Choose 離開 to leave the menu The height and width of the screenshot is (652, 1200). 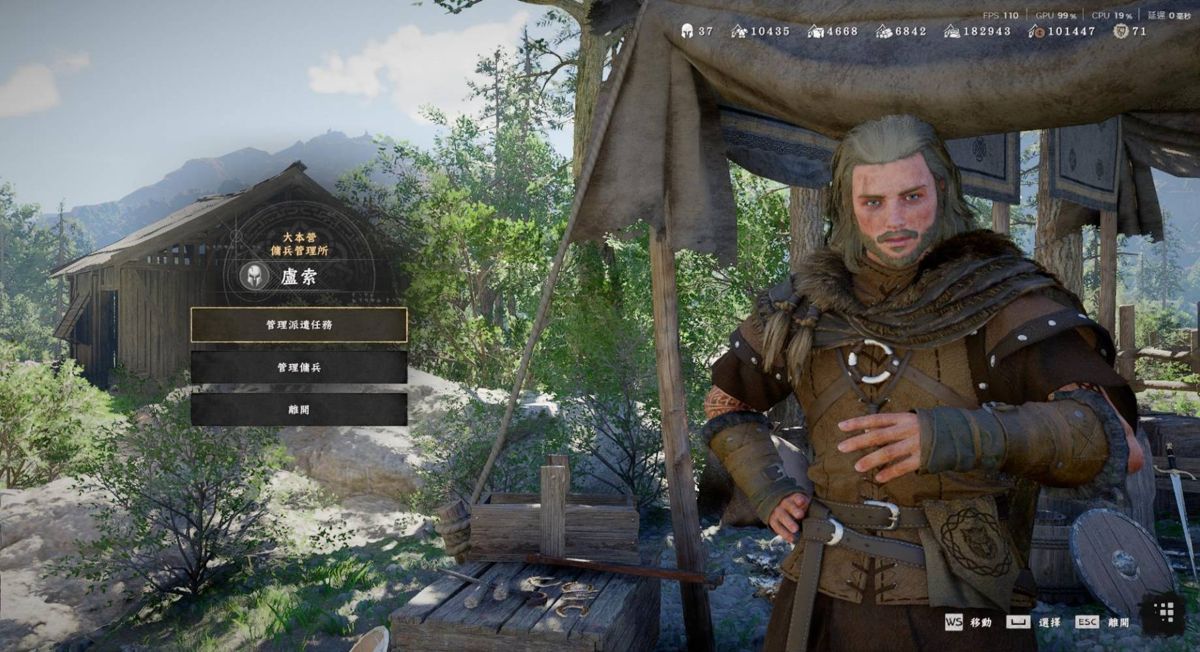point(299,409)
